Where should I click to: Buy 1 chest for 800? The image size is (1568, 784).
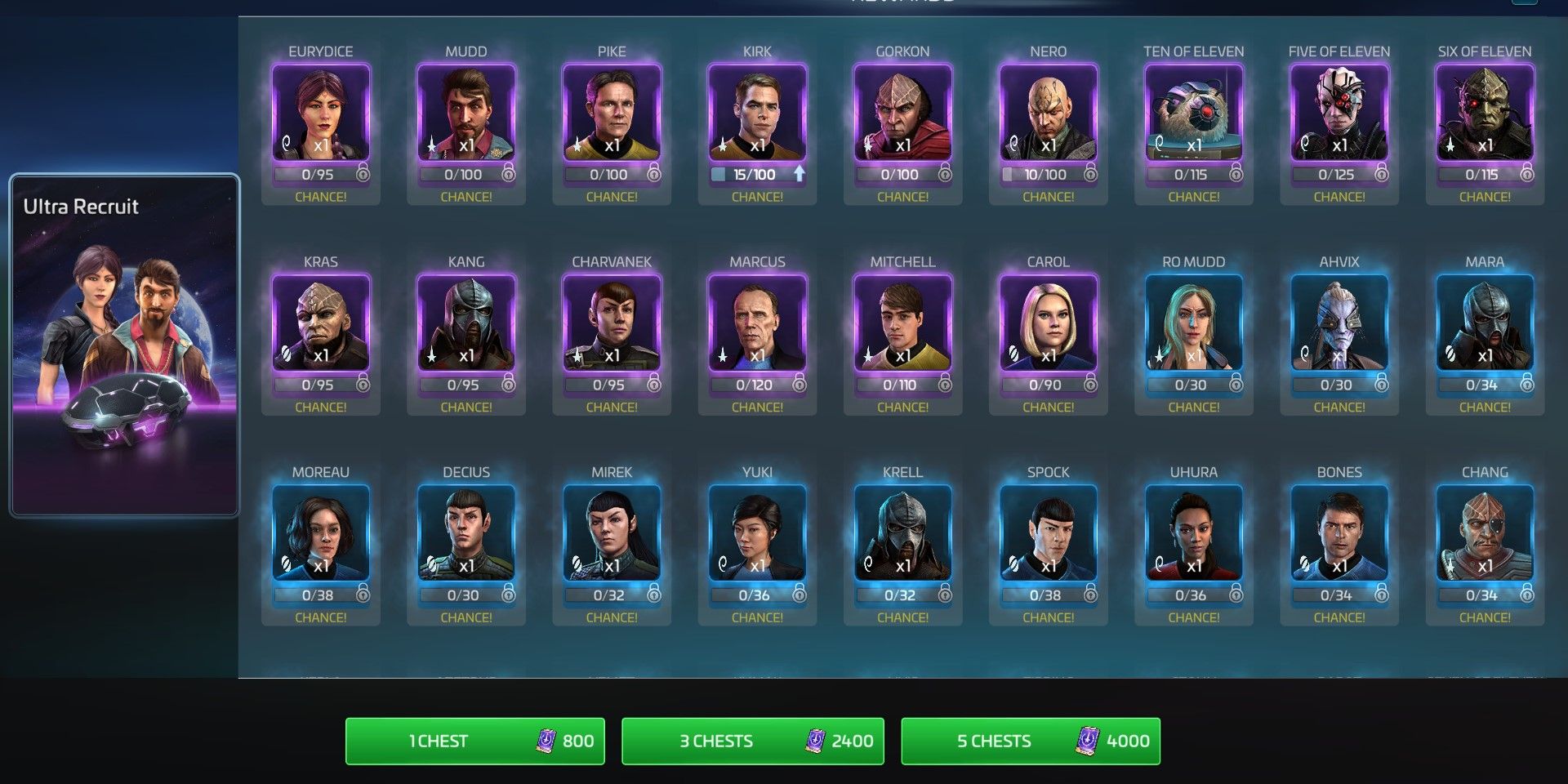[x=474, y=741]
